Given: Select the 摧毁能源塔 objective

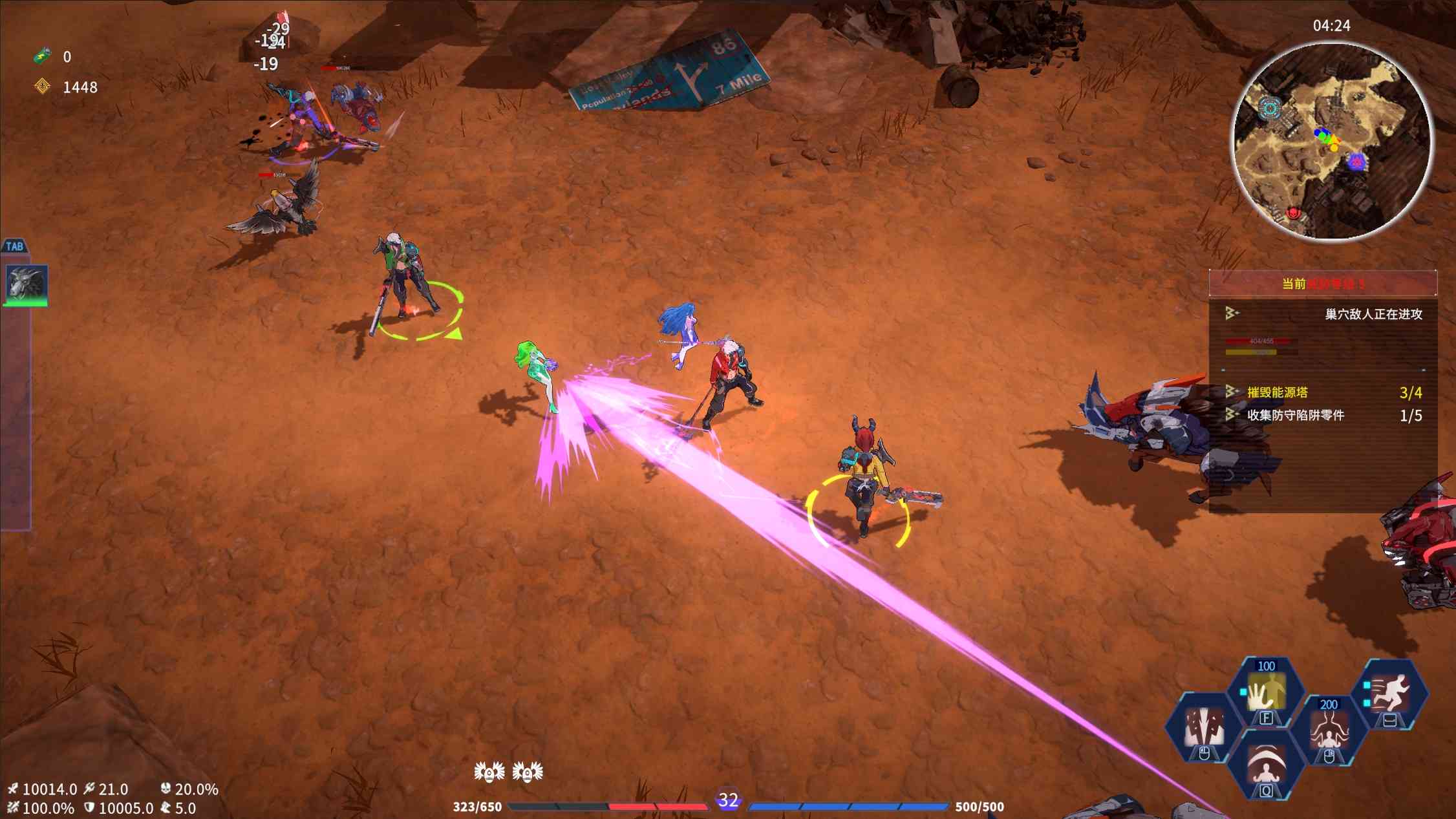Looking at the screenshot, I should (x=1278, y=392).
